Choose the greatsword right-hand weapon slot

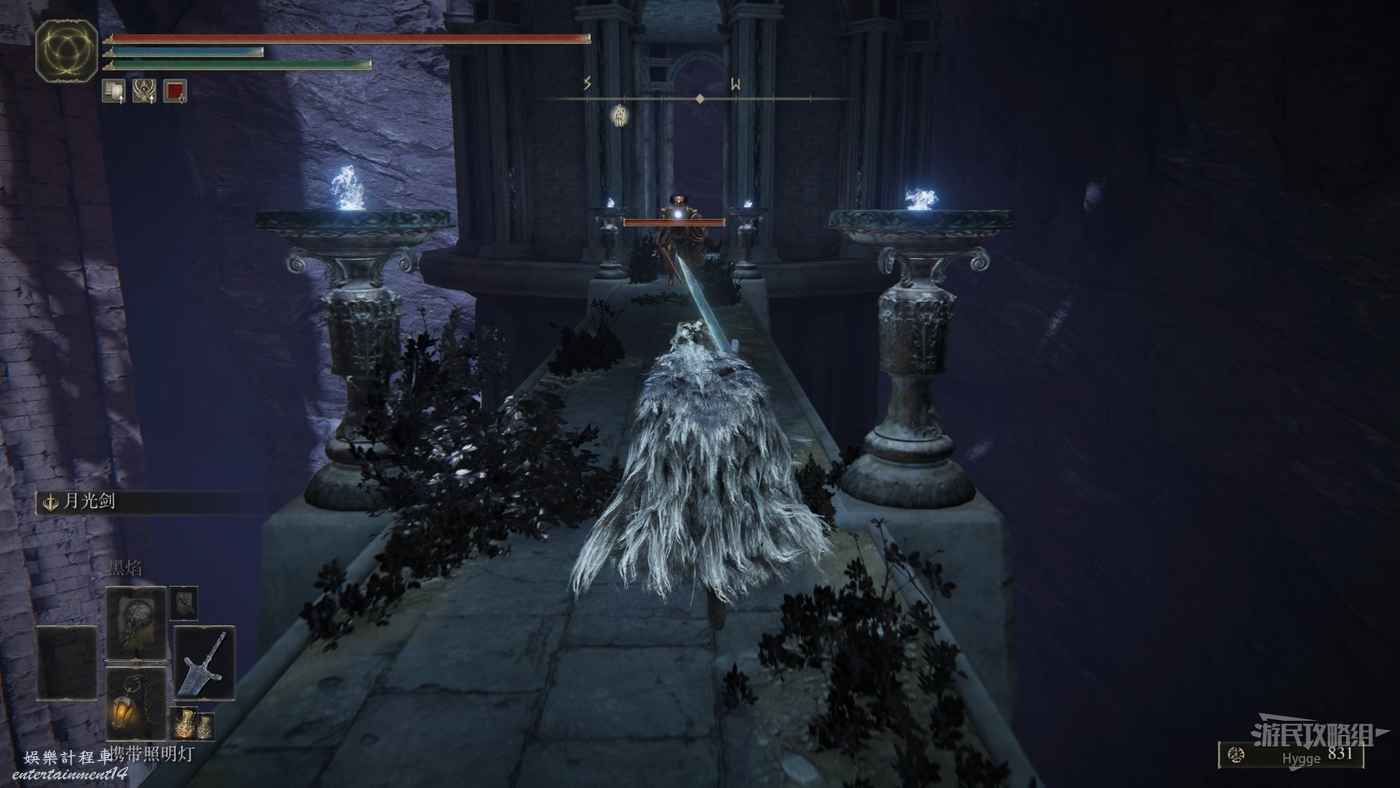point(204,662)
